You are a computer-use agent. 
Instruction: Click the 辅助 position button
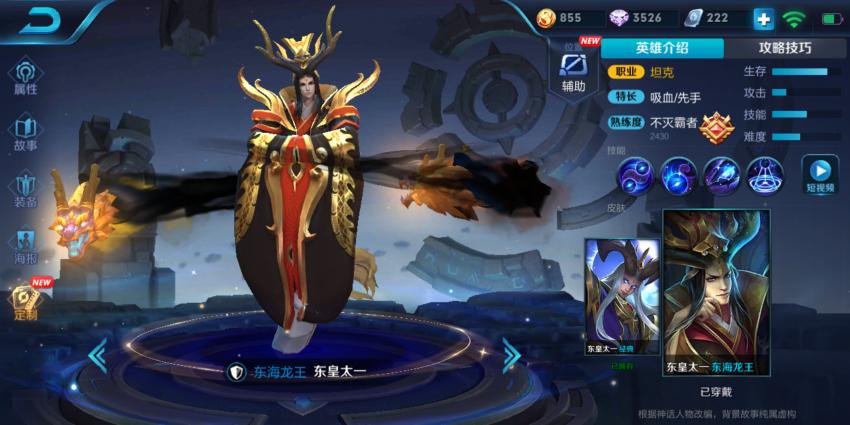(573, 71)
